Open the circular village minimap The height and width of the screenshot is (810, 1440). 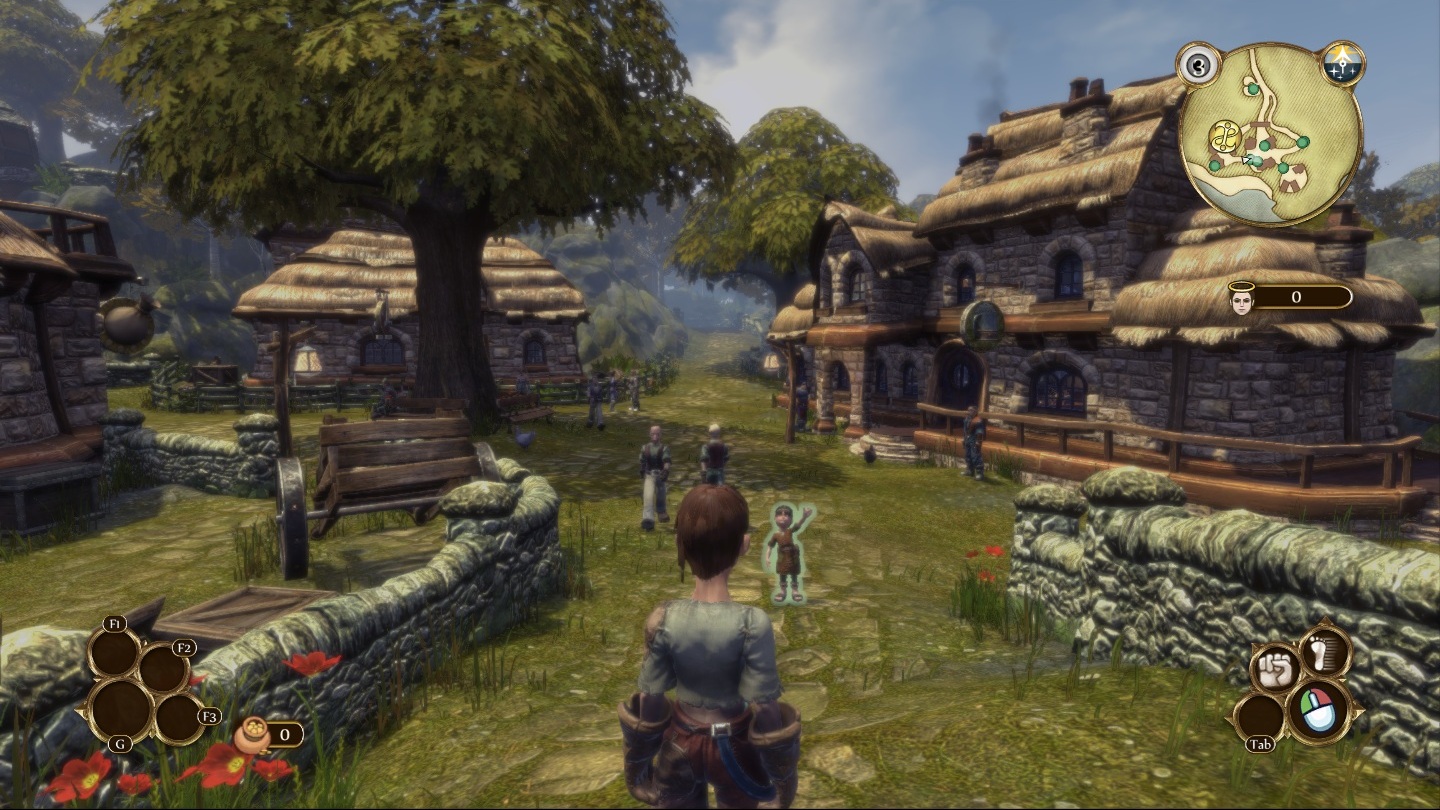[x=1270, y=136]
